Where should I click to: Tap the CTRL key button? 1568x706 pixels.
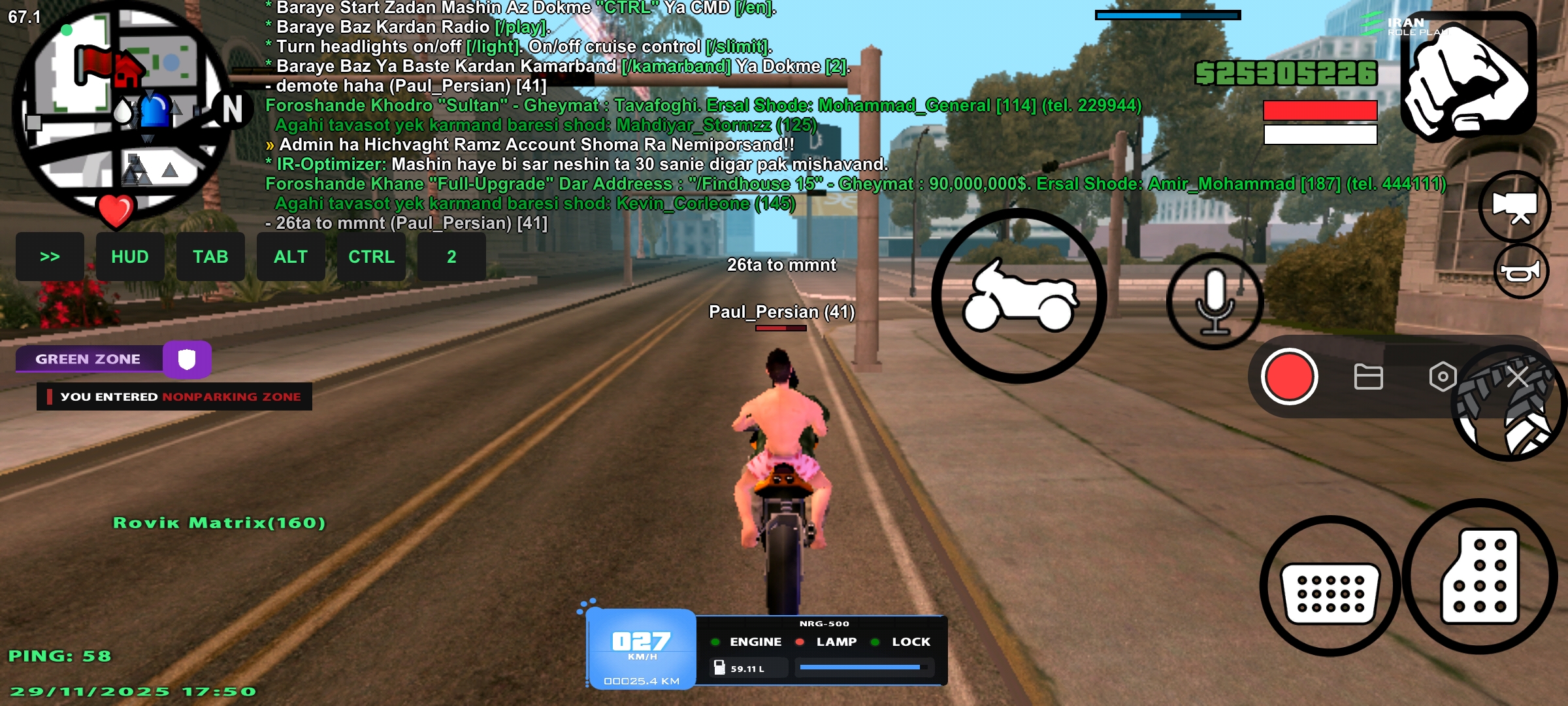pyautogui.click(x=371, y=257)
